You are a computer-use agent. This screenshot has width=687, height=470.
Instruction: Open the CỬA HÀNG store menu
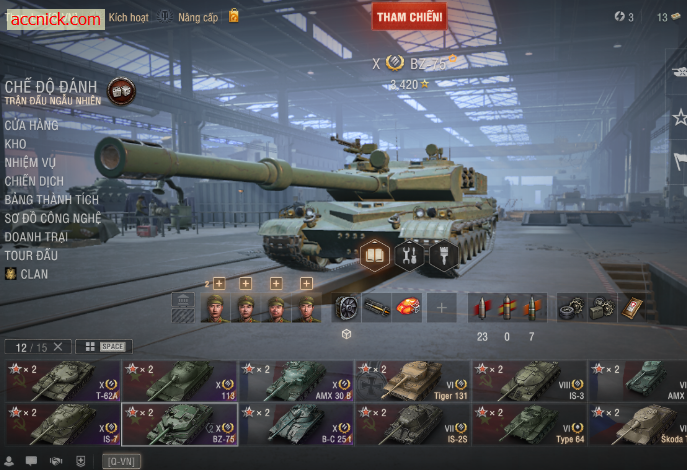[31, 125]
